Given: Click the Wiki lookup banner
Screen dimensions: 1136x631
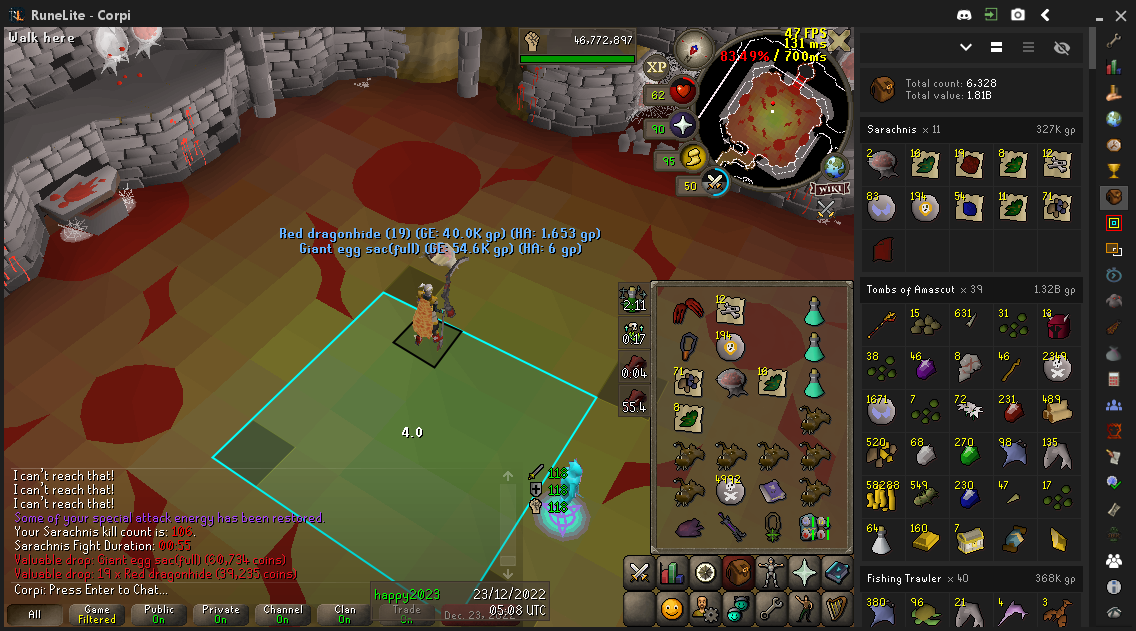Looking at the screenshot, I should coord(830,189).
